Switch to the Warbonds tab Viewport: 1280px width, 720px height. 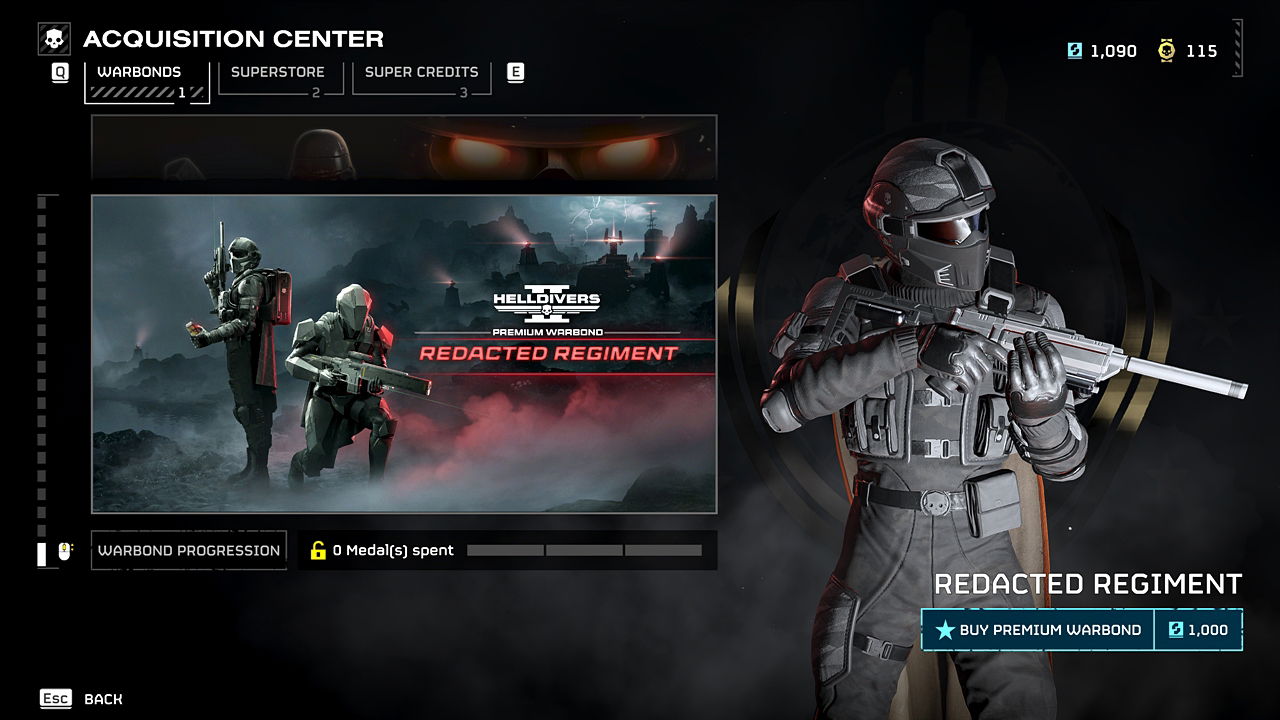coord(146,80)
